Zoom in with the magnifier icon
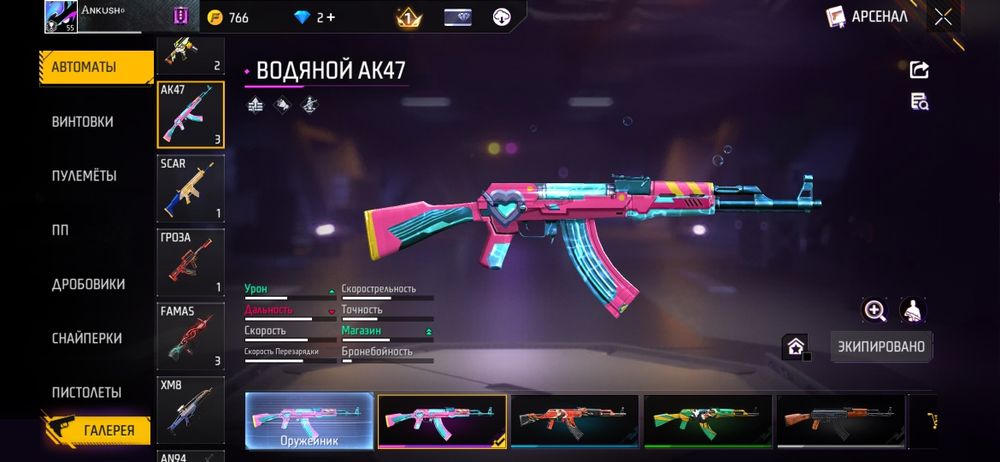1000x462 pixels. (875, 311)
